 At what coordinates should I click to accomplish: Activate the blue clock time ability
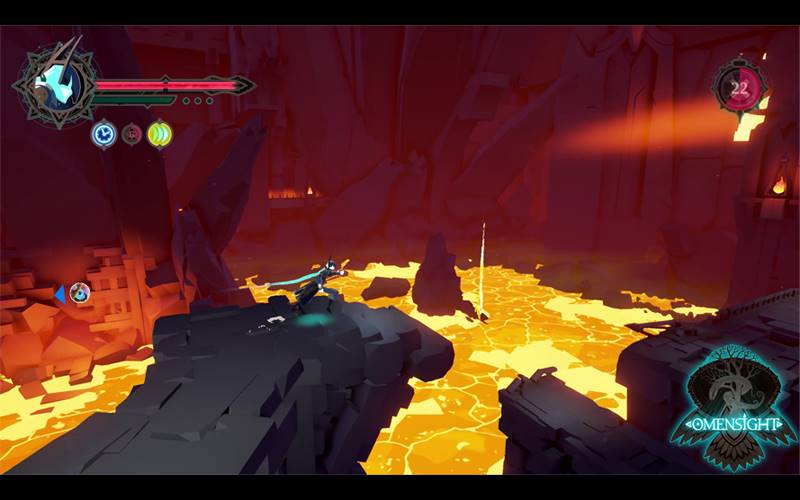coord(103,133)
